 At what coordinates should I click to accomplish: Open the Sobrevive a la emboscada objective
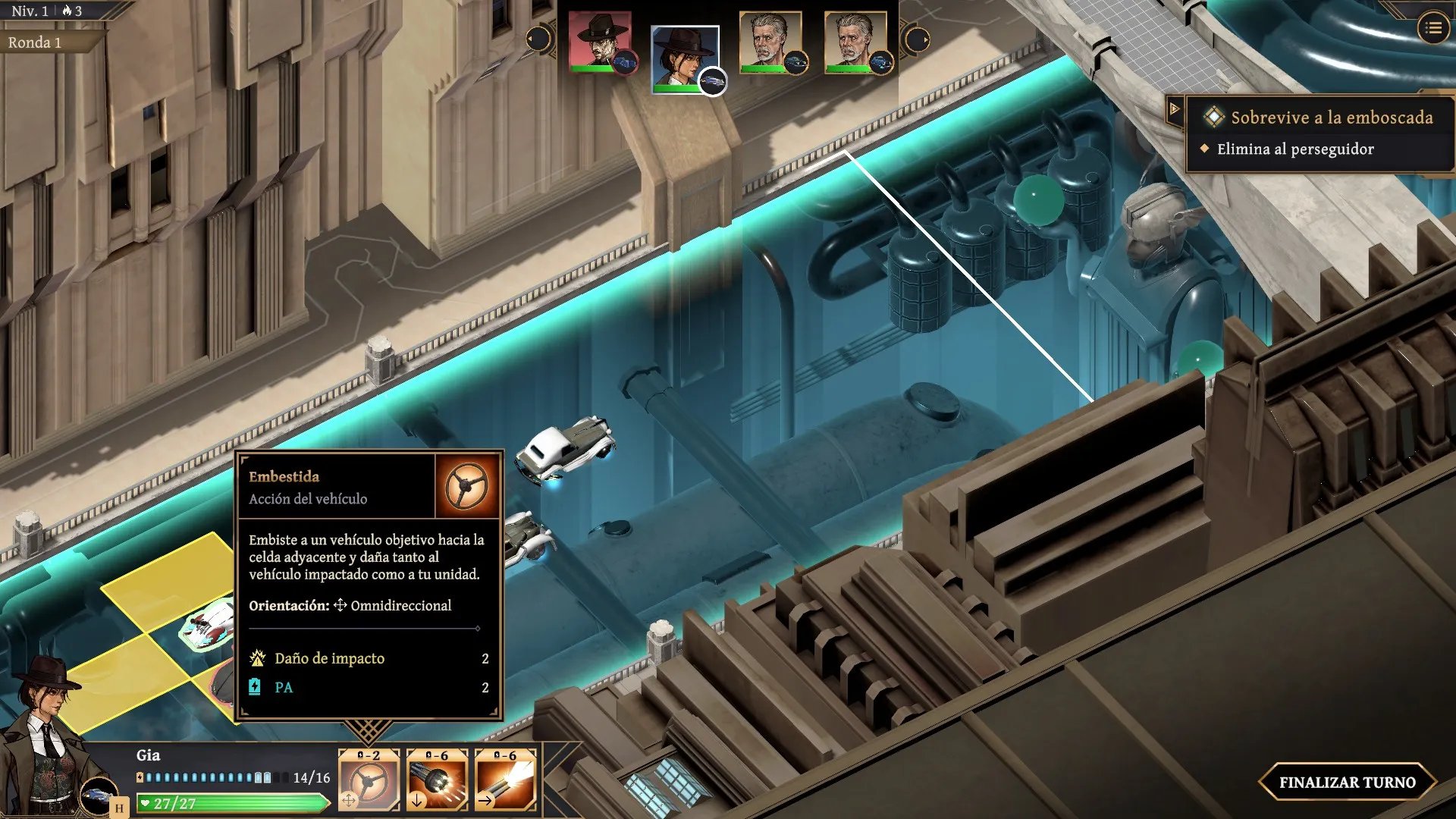click(x=1331, y=118)
